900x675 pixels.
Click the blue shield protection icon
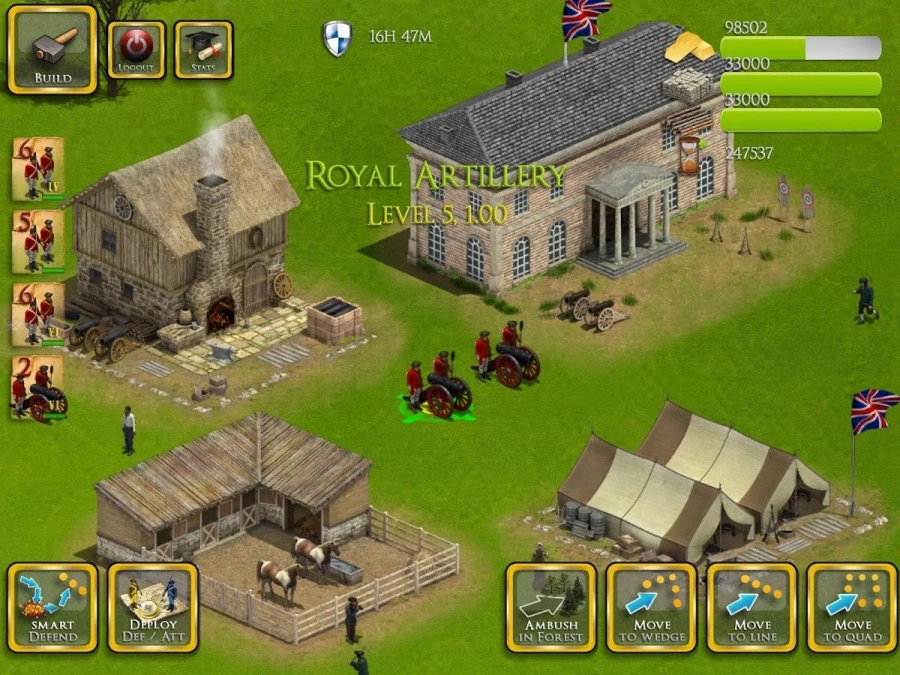pyautogui.click(x=337, y=38)
